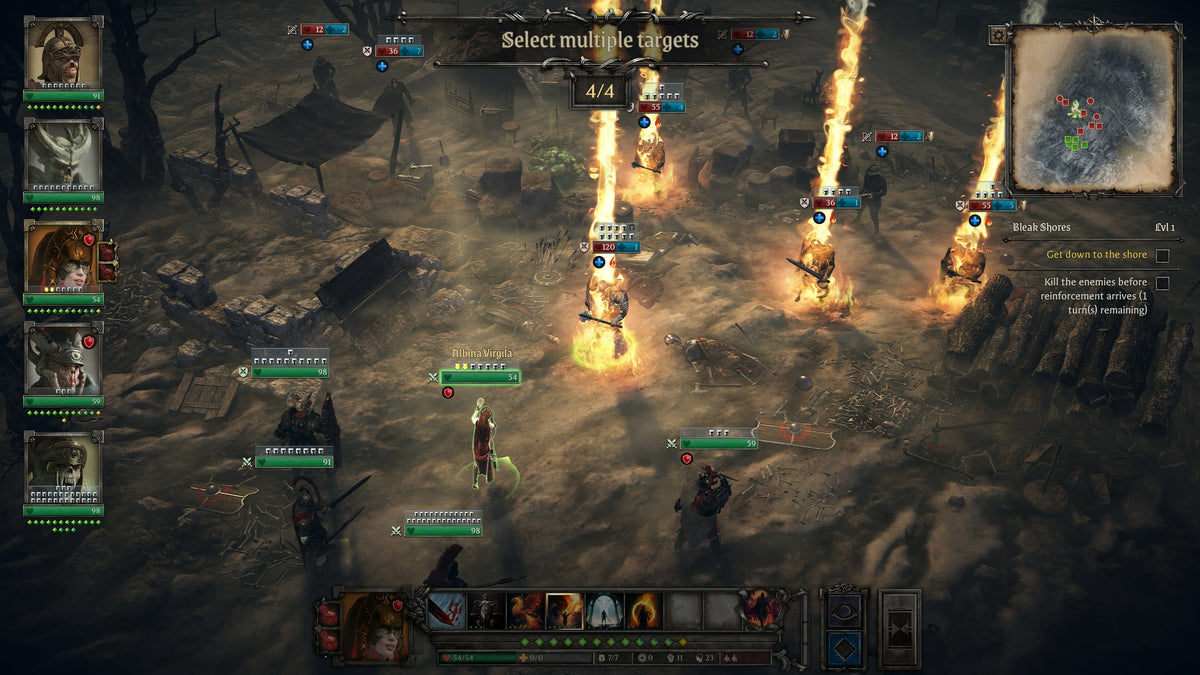Viewport: 1200px width, 675px height.
Task: Click the blue diamond button
Action: point(843,648)
